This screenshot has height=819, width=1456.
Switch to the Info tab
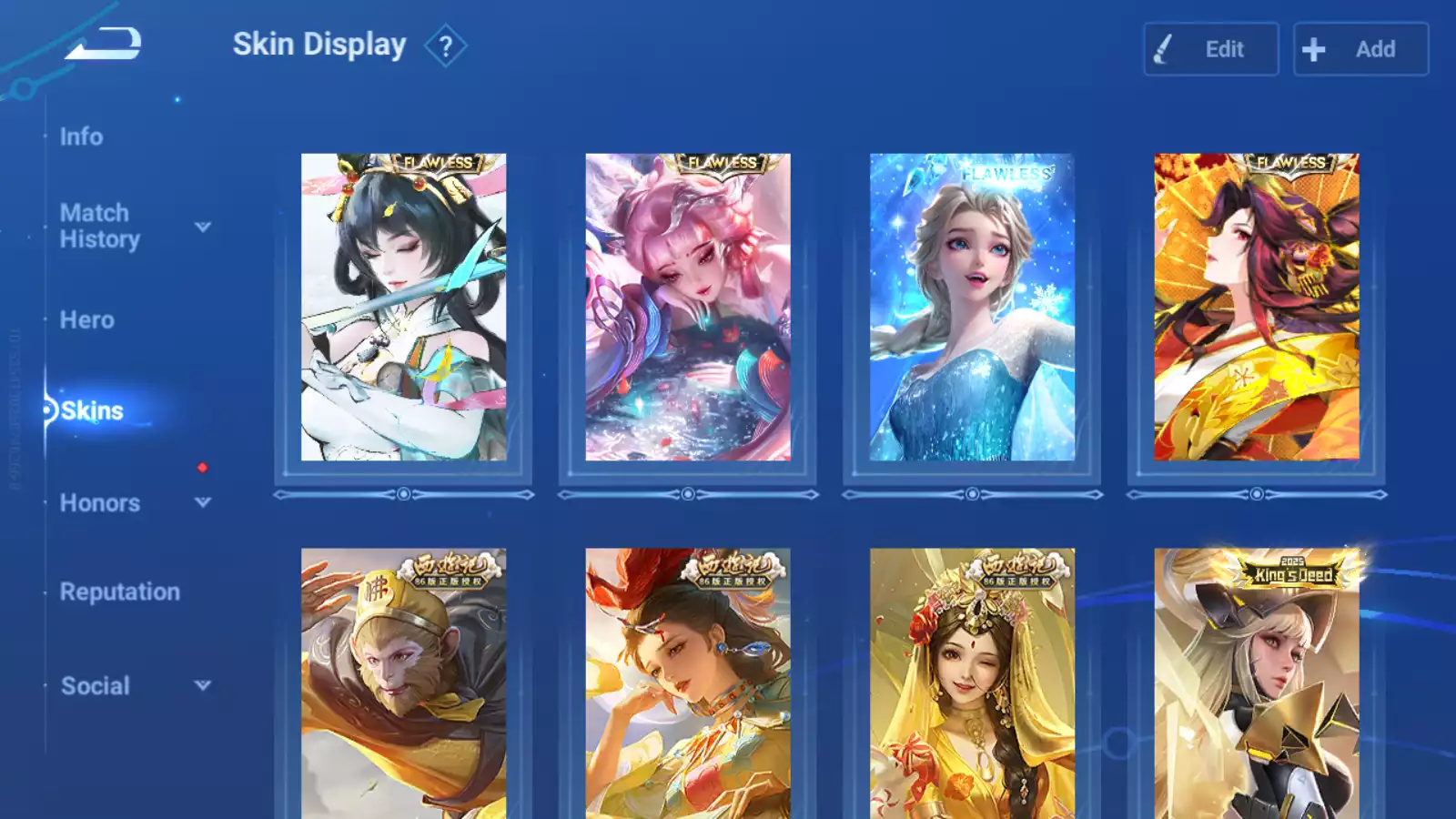point(81,136)
